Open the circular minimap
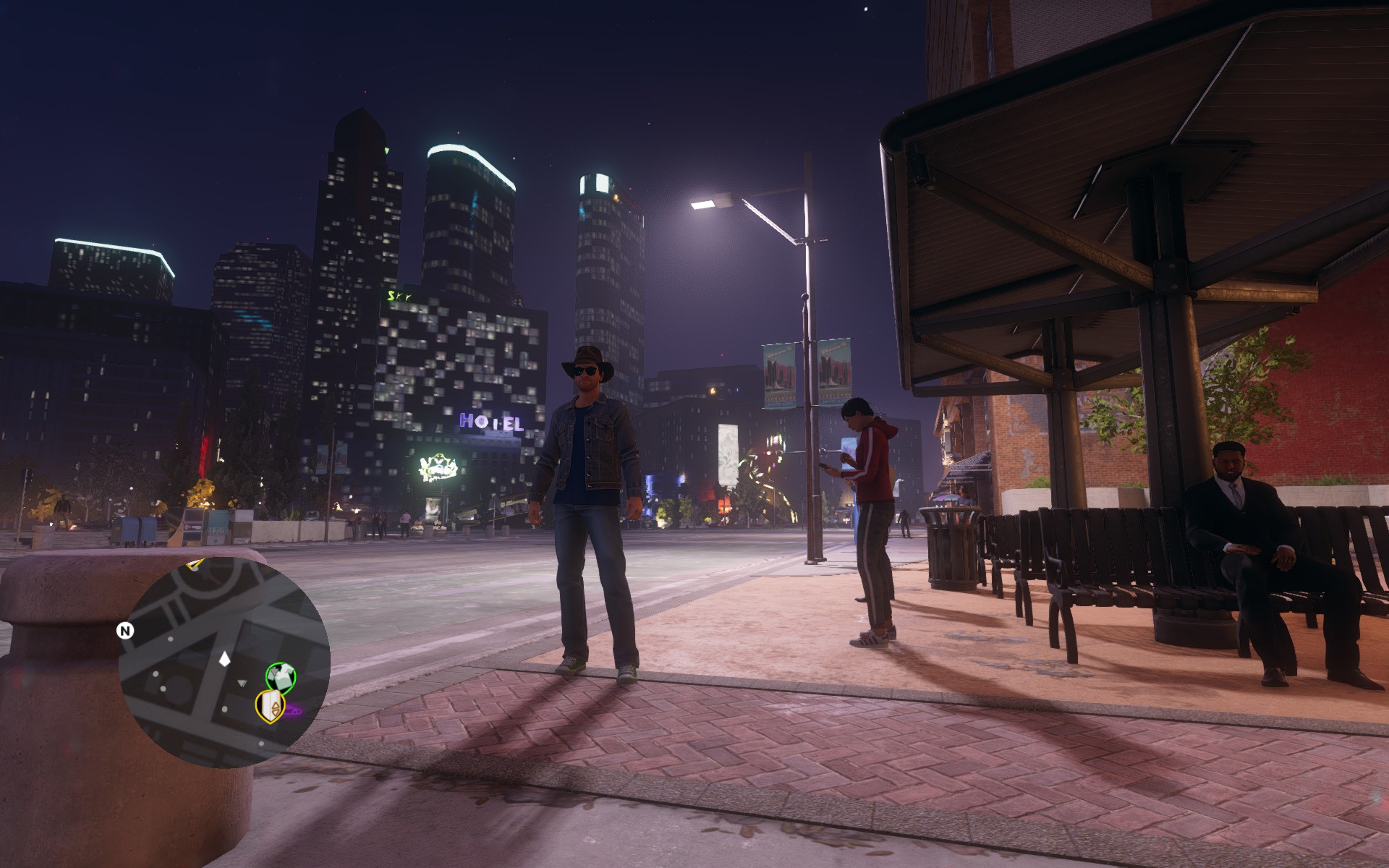 (x=224, y=660)
